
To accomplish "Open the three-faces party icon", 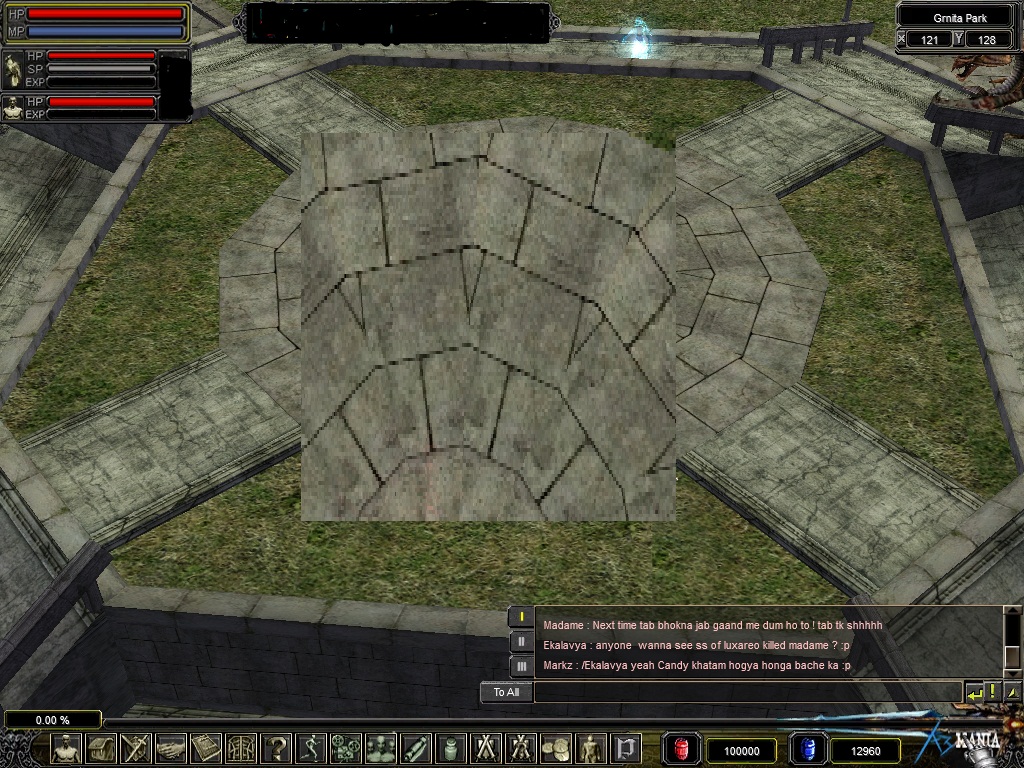I will click(381, 748).
